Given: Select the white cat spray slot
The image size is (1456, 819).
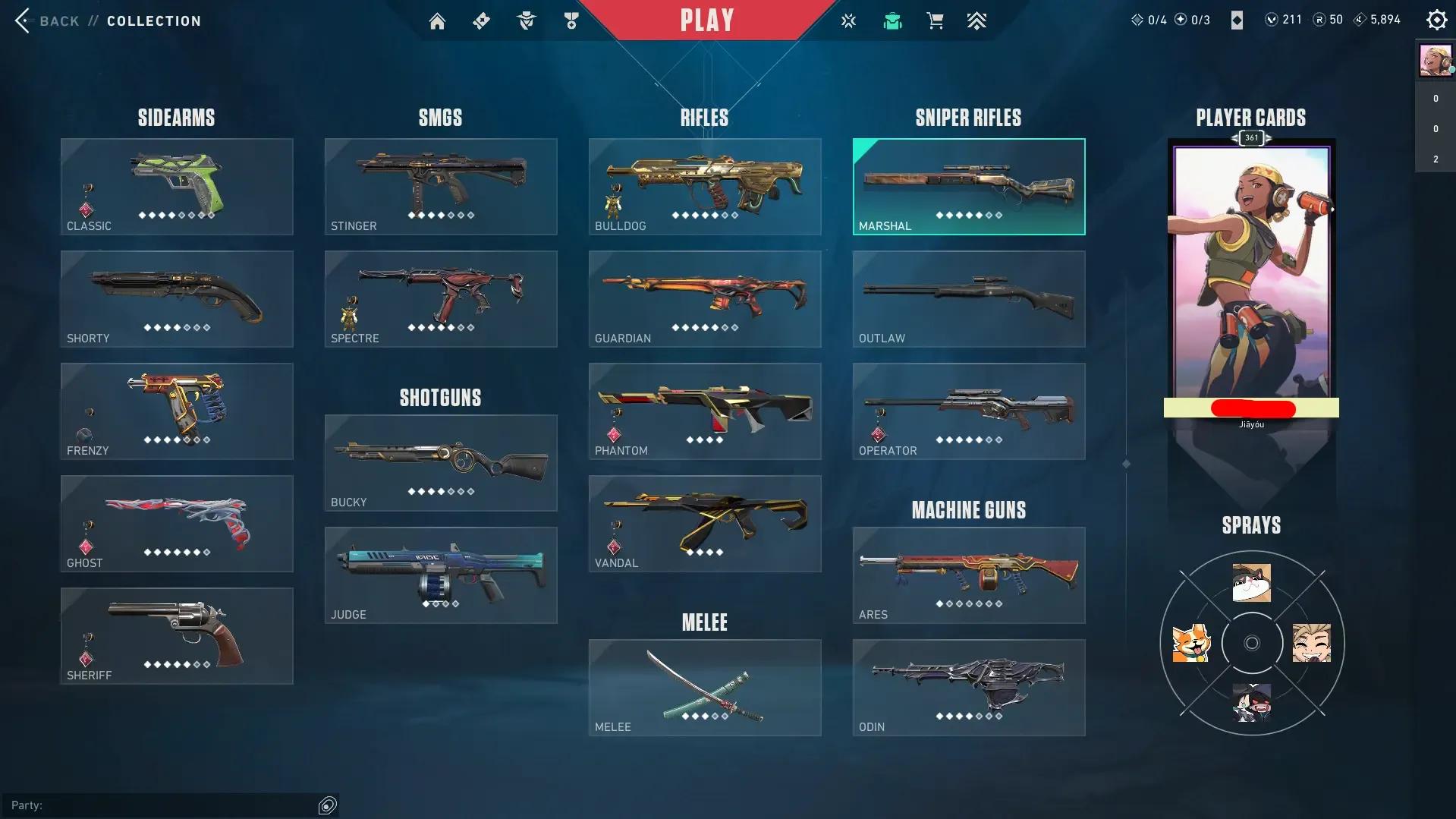Looking at the screenshot, I should 1251,583.
